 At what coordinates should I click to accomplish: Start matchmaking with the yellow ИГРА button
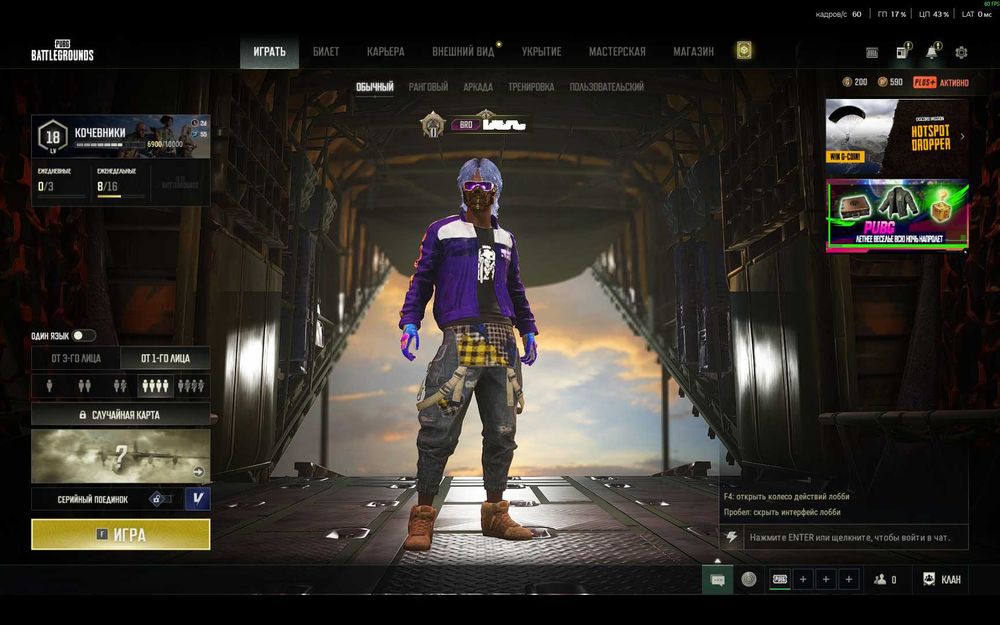coord(121,535)
